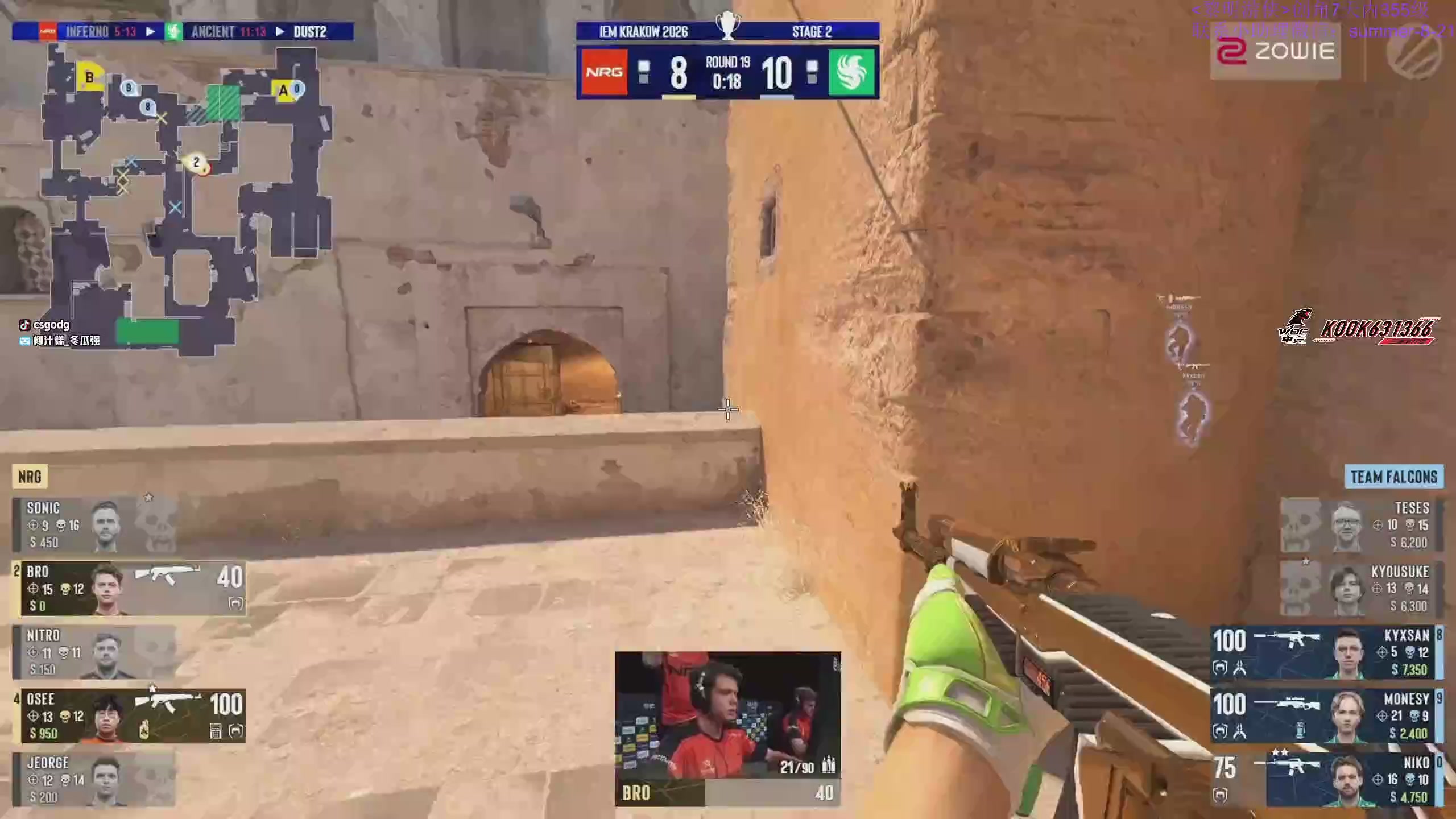Select Bro's player card
Image resolution: width=1456 pixels, height=819 pixels.
pos(131,589)
